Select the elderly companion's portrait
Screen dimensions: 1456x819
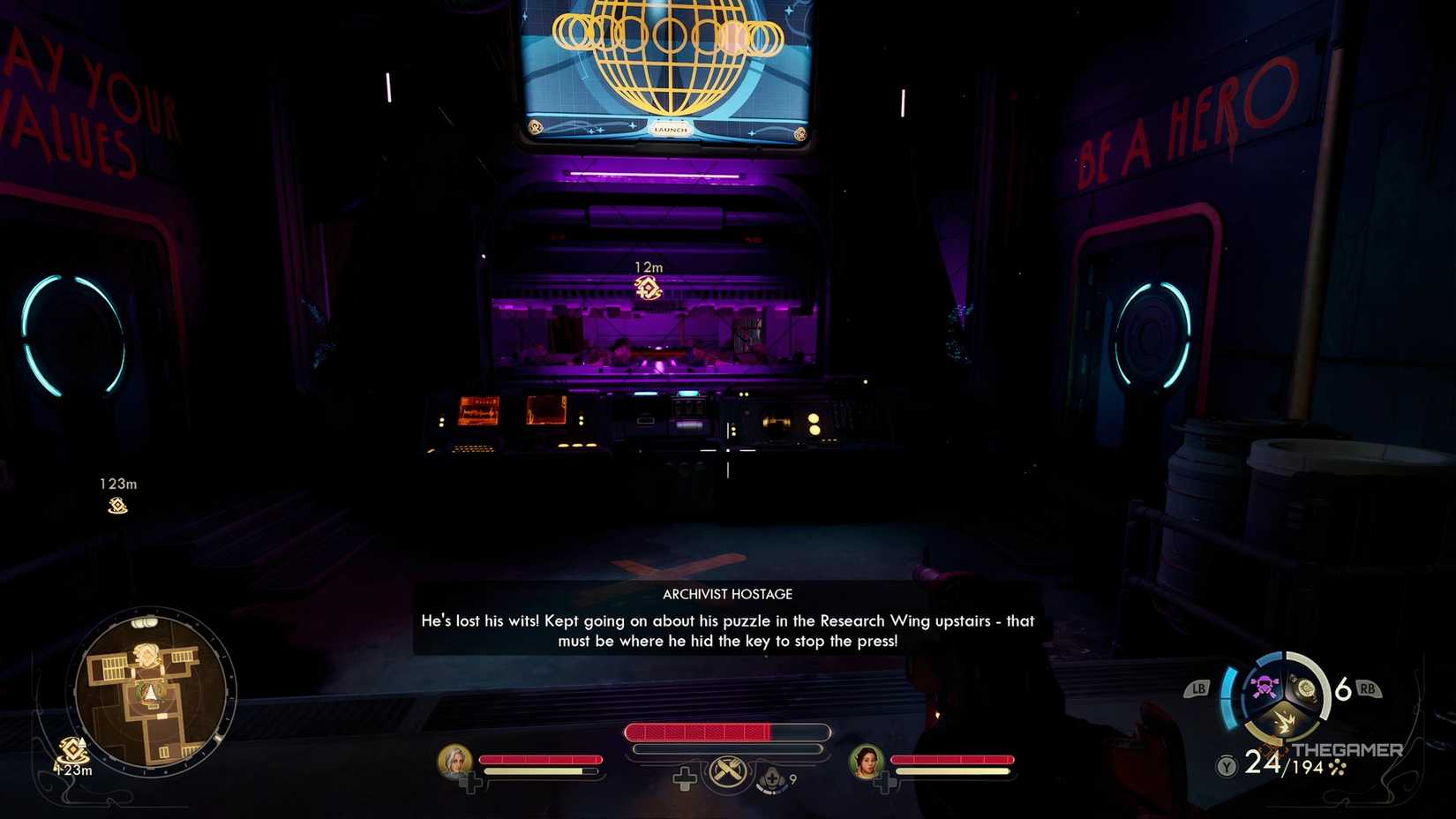(456, 762)
